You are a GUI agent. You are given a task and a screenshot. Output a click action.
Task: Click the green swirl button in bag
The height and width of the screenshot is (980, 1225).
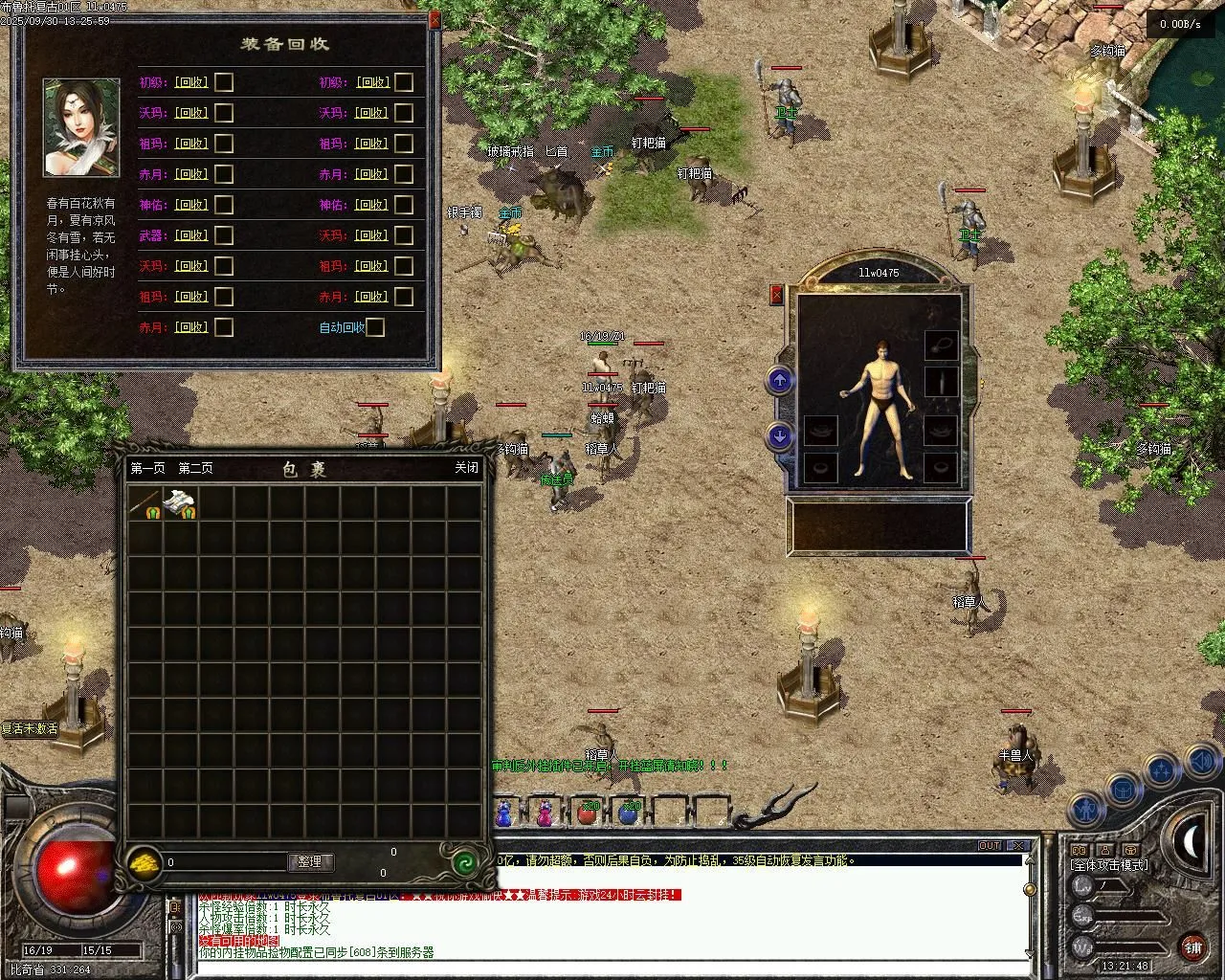pos(465,862)
